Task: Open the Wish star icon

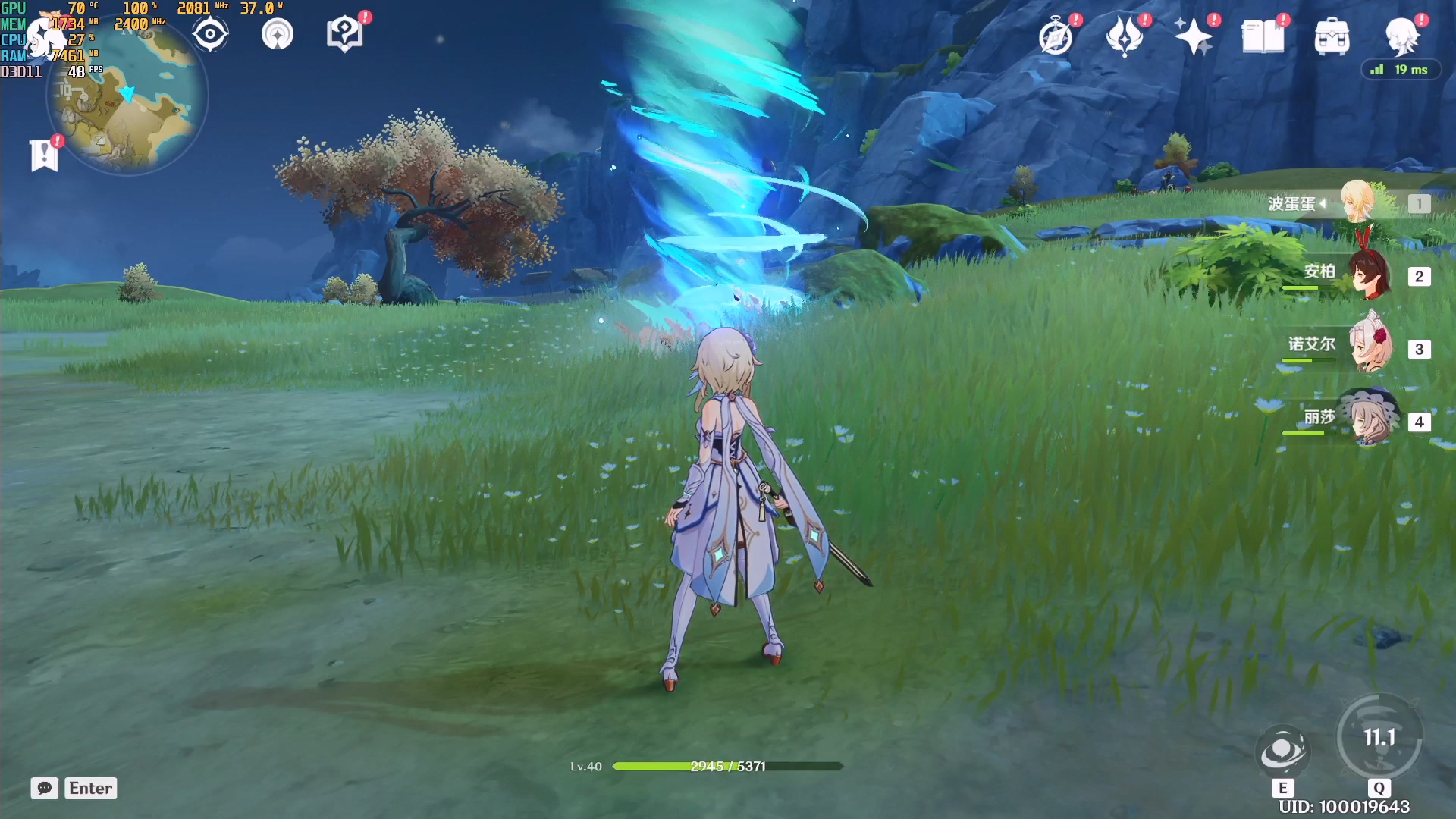Action: click(1194, 36)
